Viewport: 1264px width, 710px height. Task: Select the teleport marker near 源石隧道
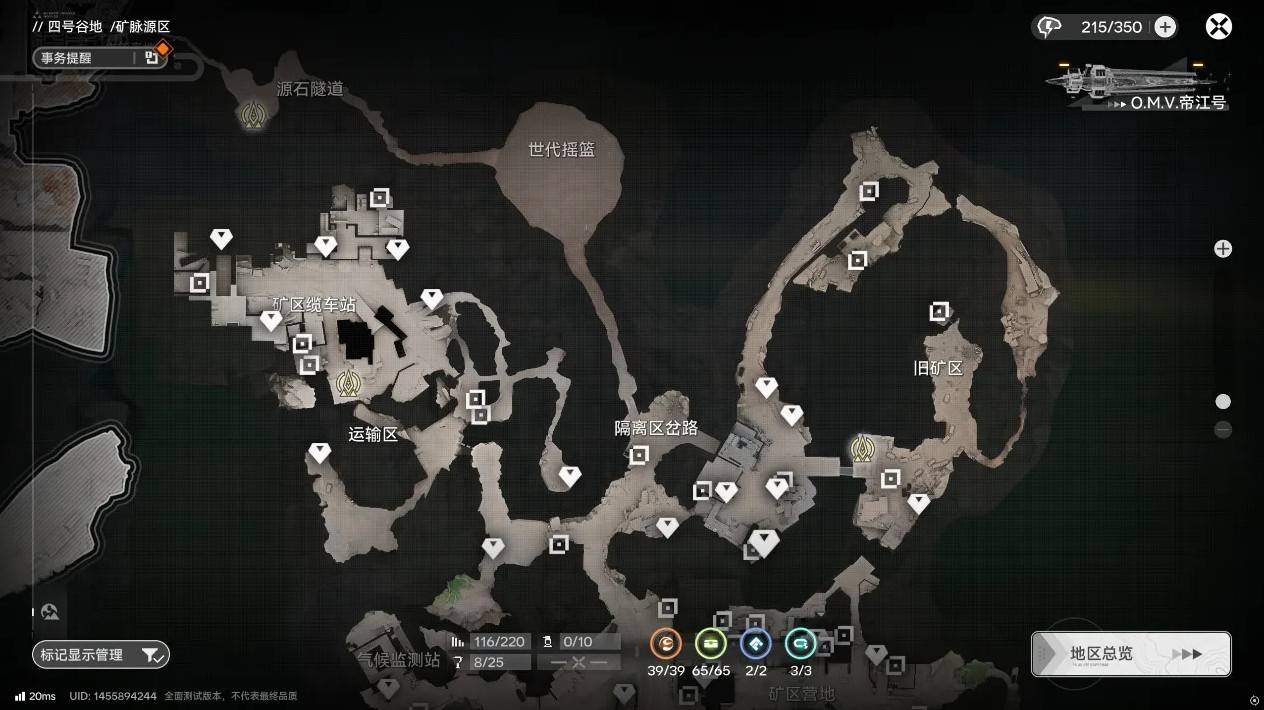(252, 117)
